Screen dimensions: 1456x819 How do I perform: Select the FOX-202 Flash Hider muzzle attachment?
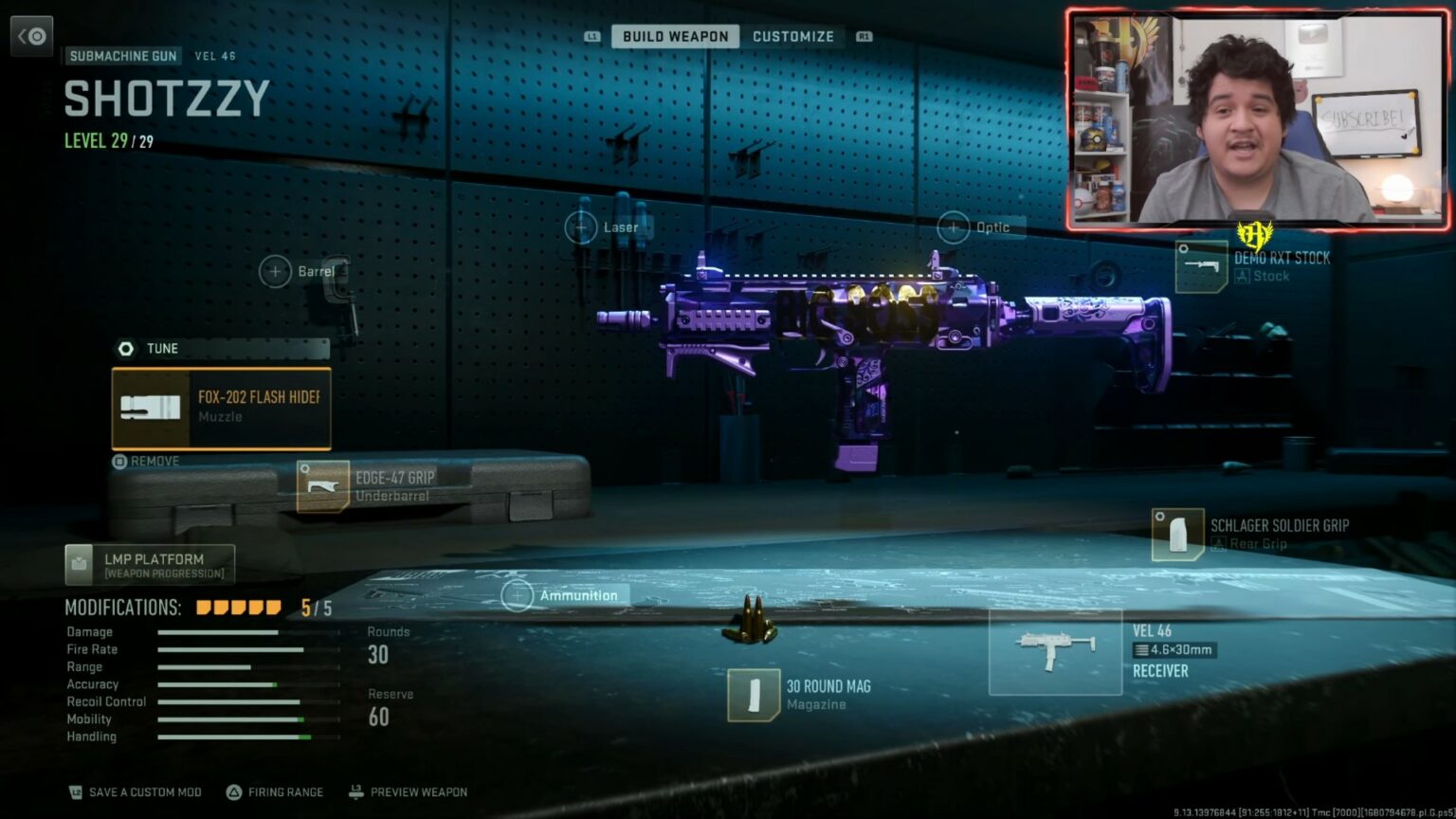tap(220, 408)
